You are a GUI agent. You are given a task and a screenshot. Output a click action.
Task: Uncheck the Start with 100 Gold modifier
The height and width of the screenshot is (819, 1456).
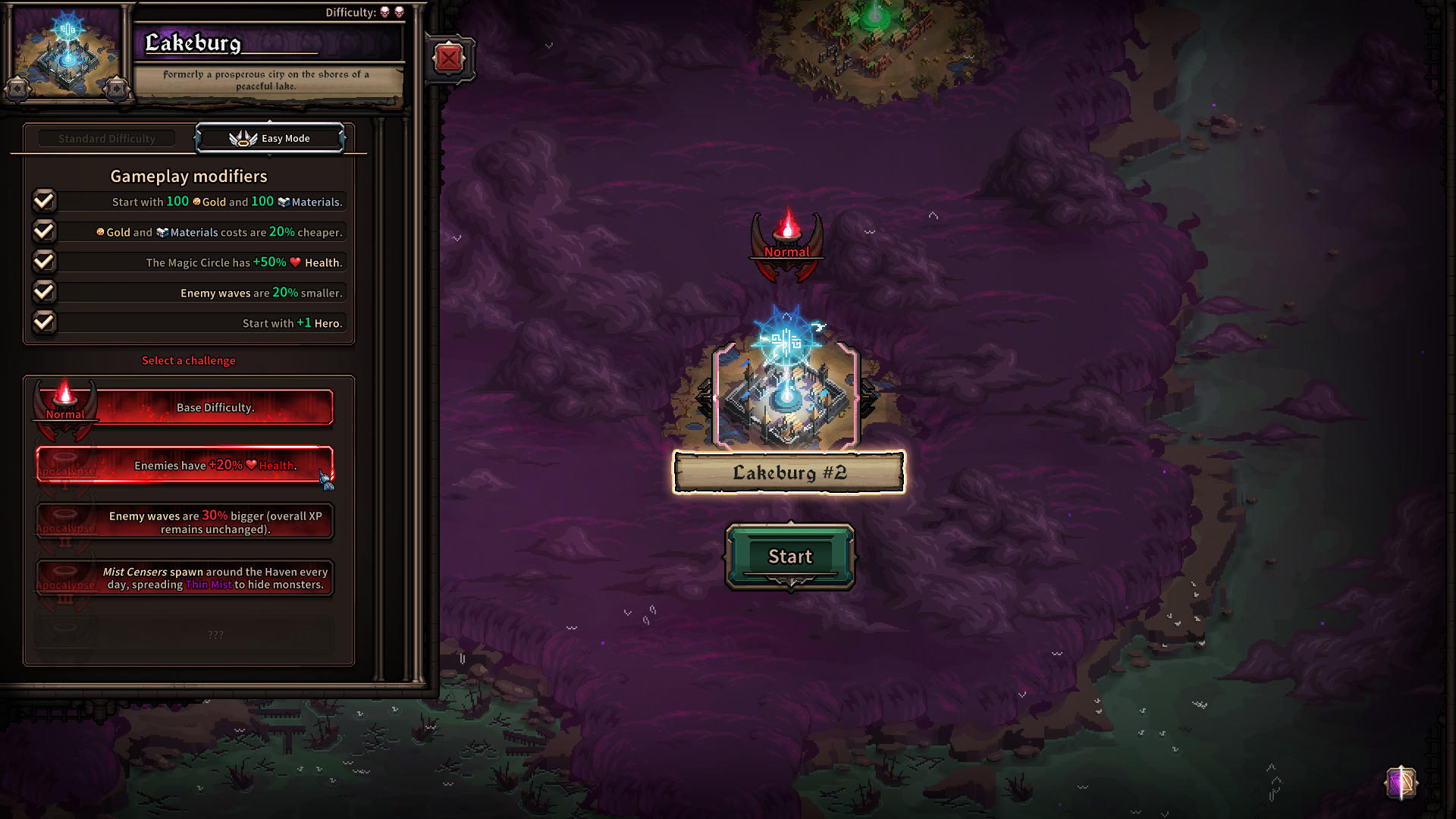(43, 200)
